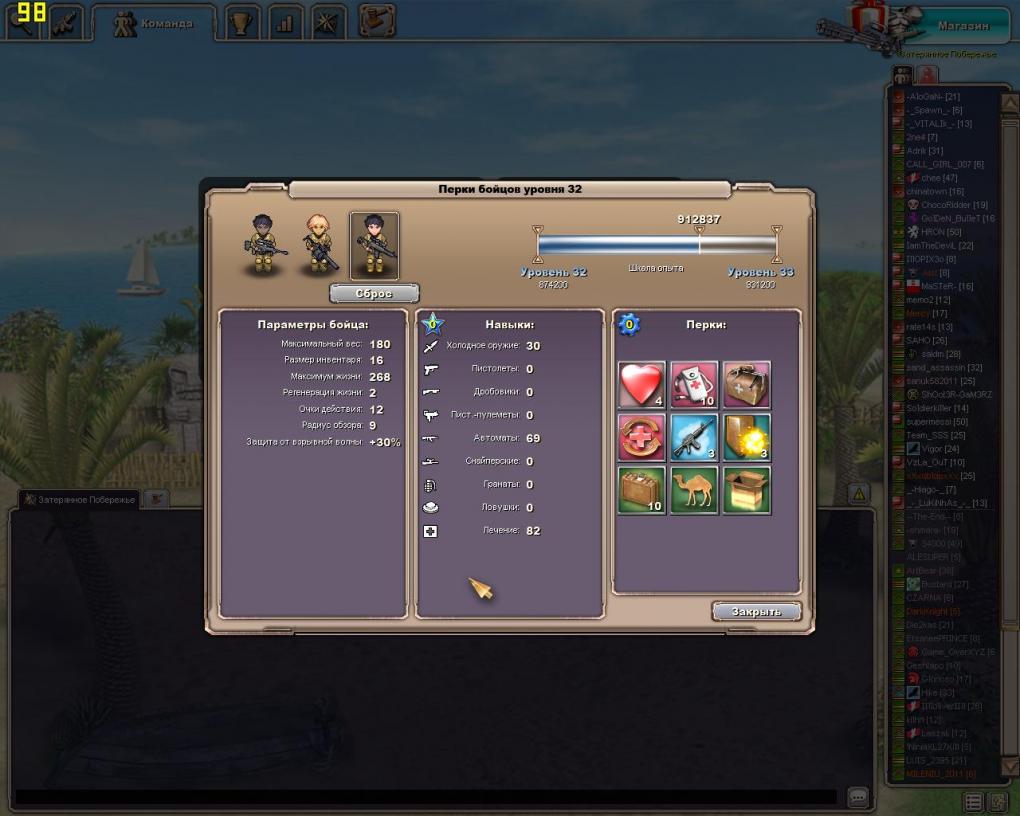Open the bar chart ratings tab
1020x816 pixels.
pyautogui.click(x=284, y=23)
